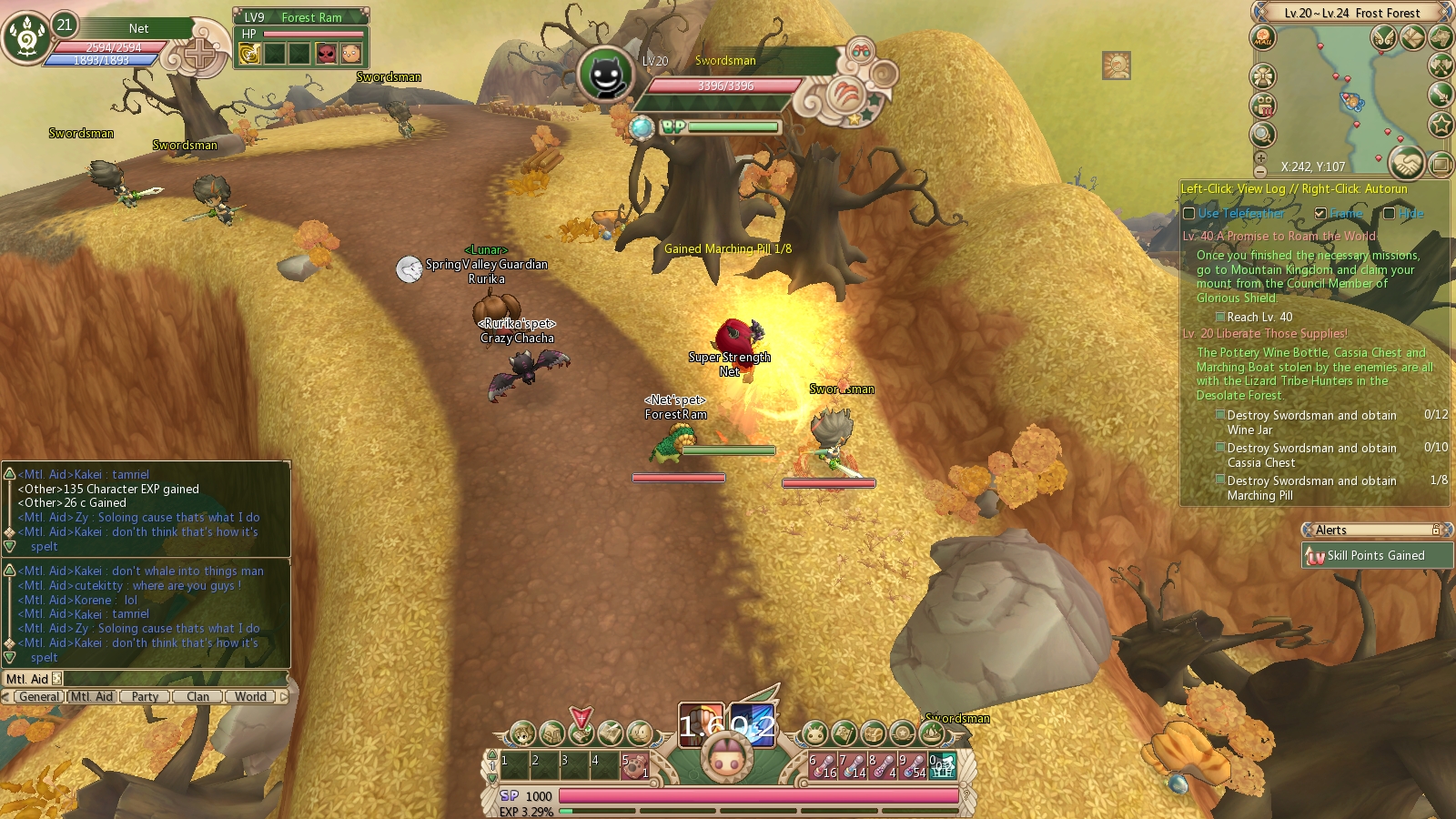Viewport: 1456px width, 819px height.
Task: Switch to the Party chat tab
Action: click(x=145, y=697)
